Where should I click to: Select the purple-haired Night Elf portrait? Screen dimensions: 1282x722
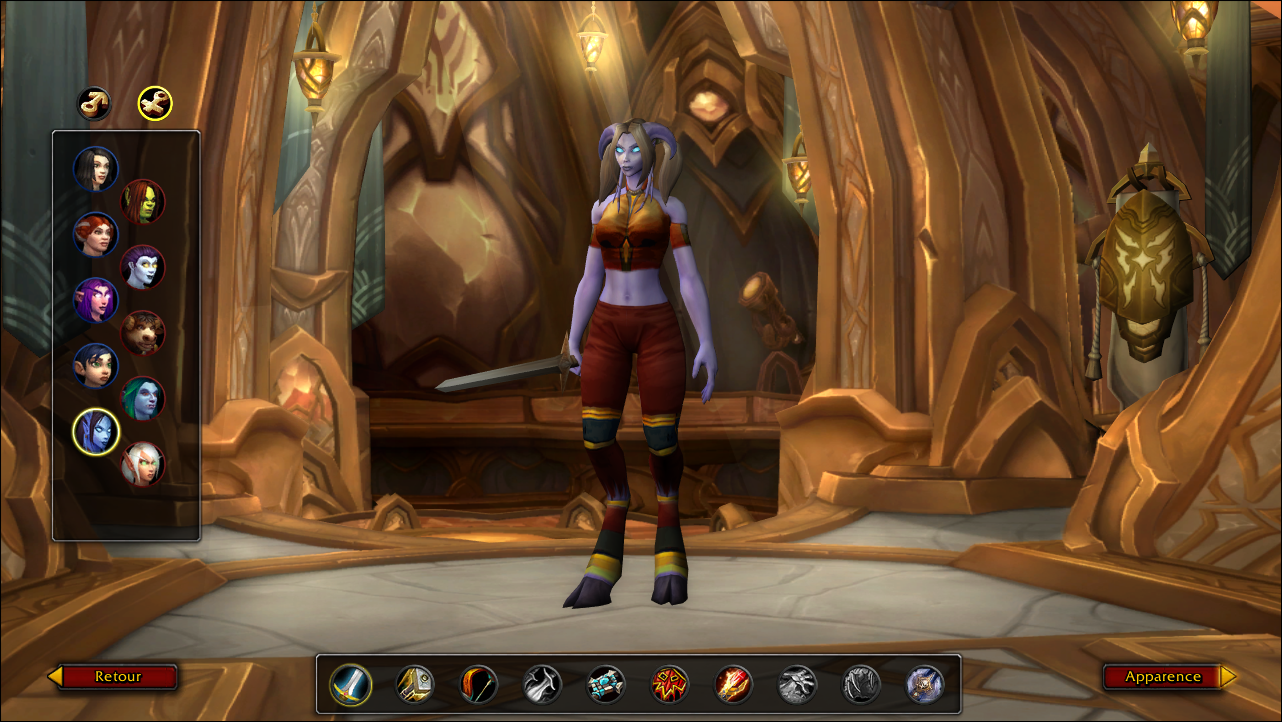(96, 300)
